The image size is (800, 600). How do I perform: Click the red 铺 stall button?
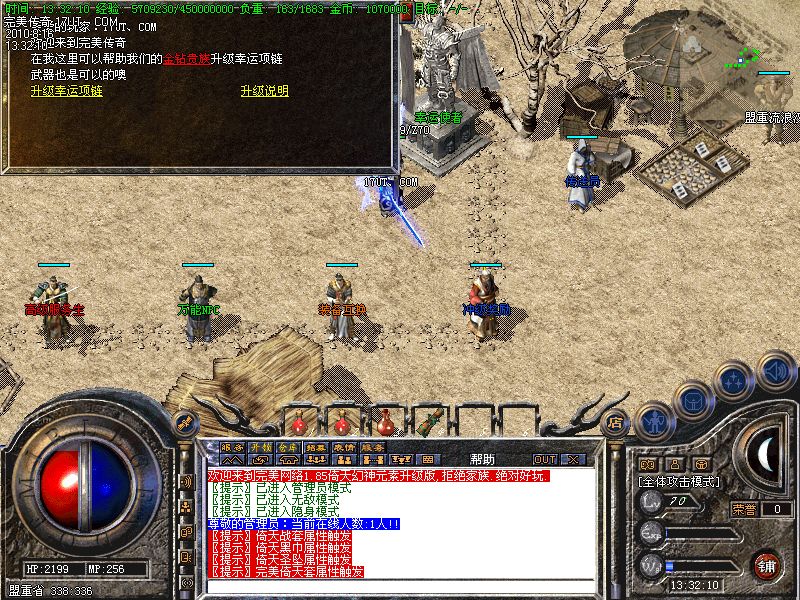tap(766, 564)
